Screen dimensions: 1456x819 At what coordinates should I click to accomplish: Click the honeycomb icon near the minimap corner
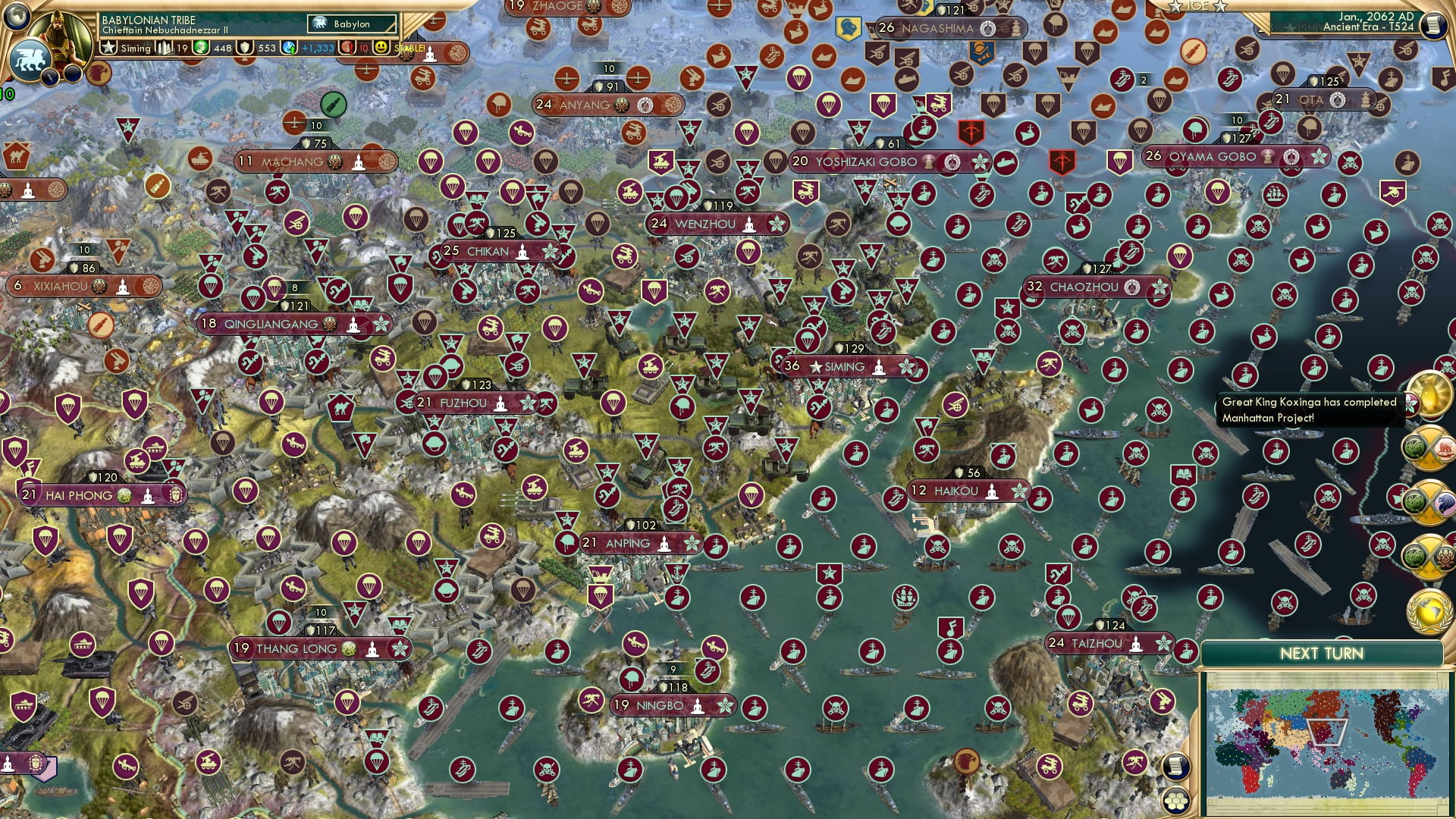1176,800
